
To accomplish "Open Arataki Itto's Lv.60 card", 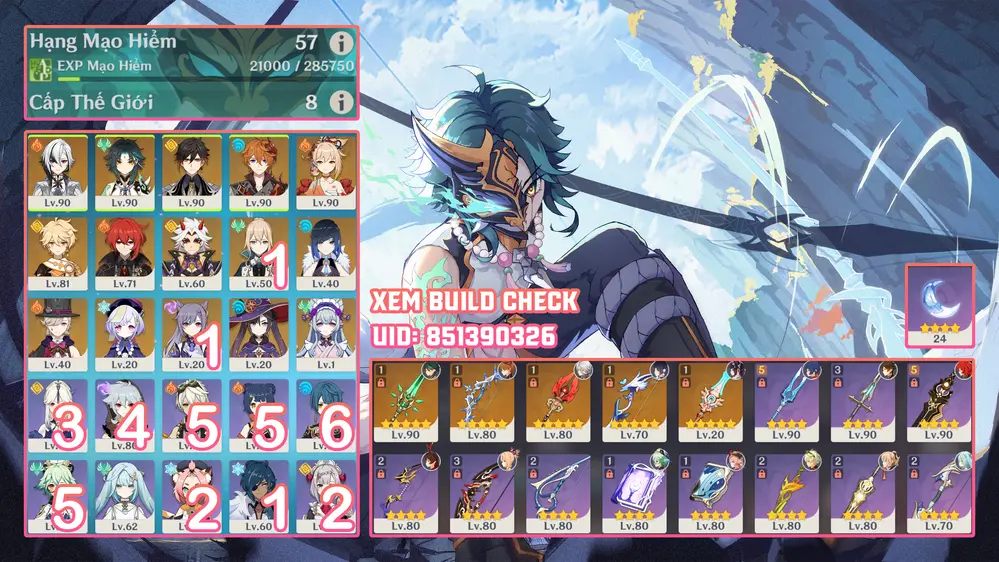I will pos(193,252).
